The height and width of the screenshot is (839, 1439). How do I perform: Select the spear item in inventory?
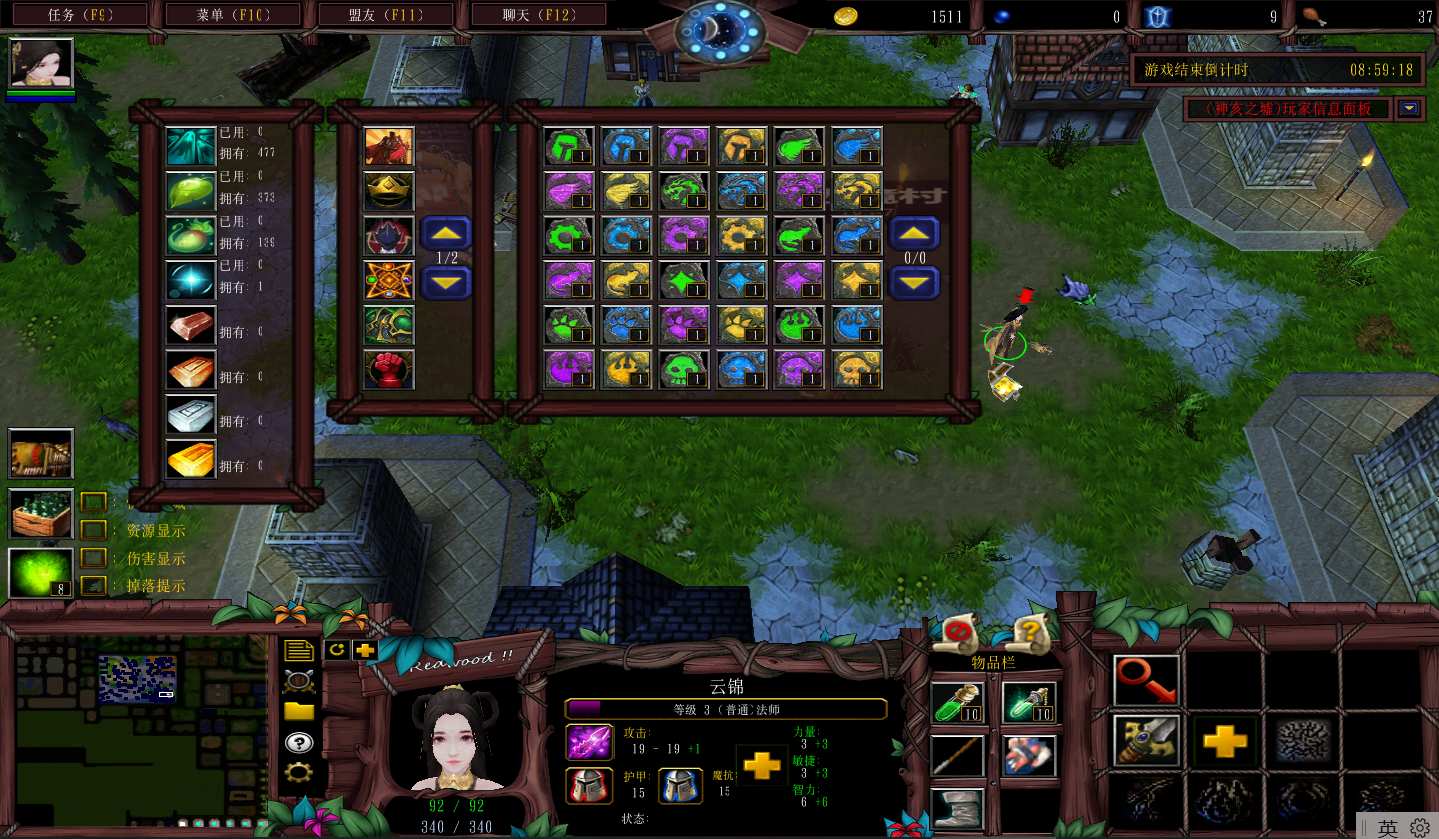tap(957, 756)
